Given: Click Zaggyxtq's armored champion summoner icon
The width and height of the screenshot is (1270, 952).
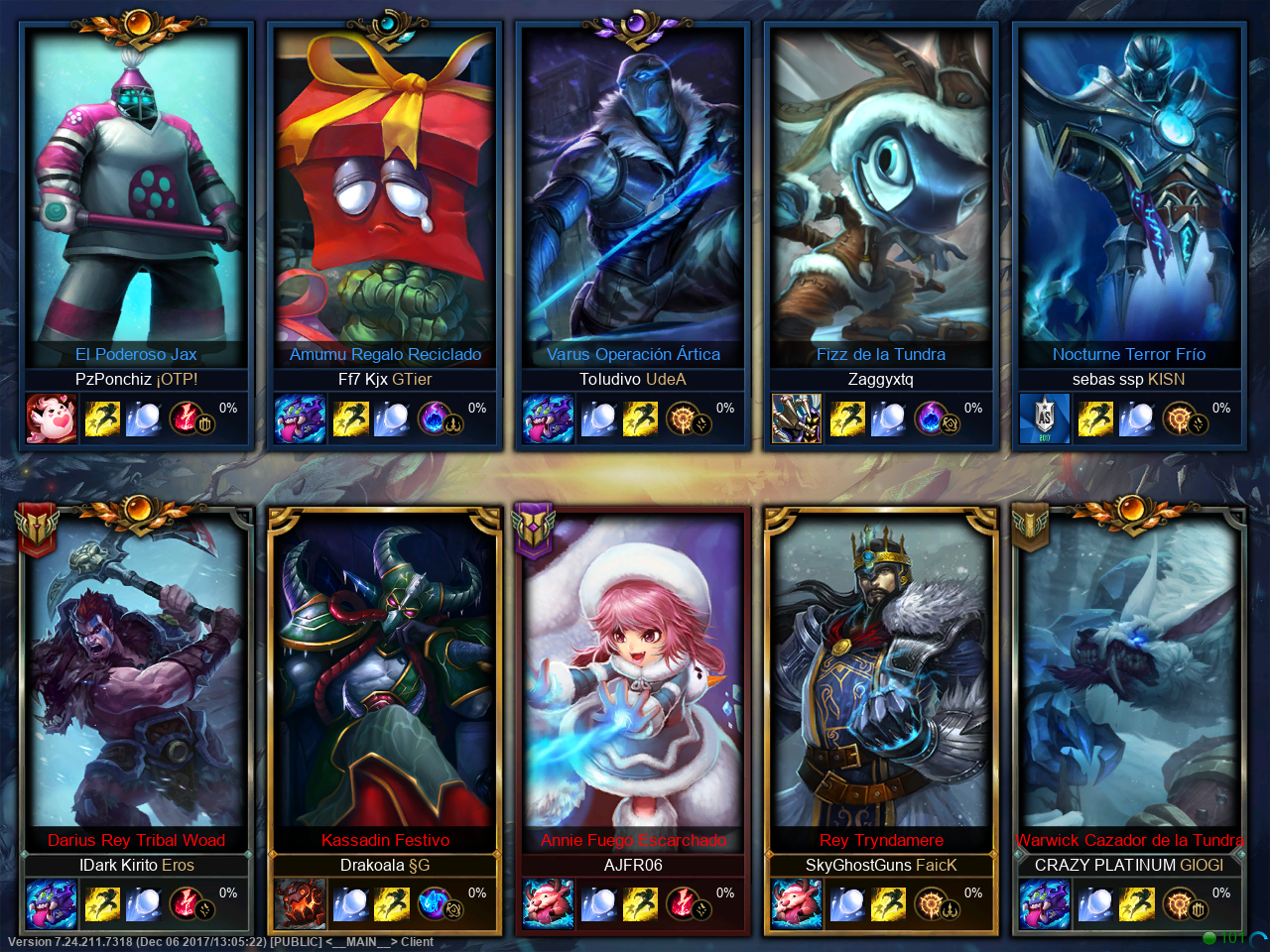Looking at the screenshot, I should pyautogui.click(x=796, y=418).
